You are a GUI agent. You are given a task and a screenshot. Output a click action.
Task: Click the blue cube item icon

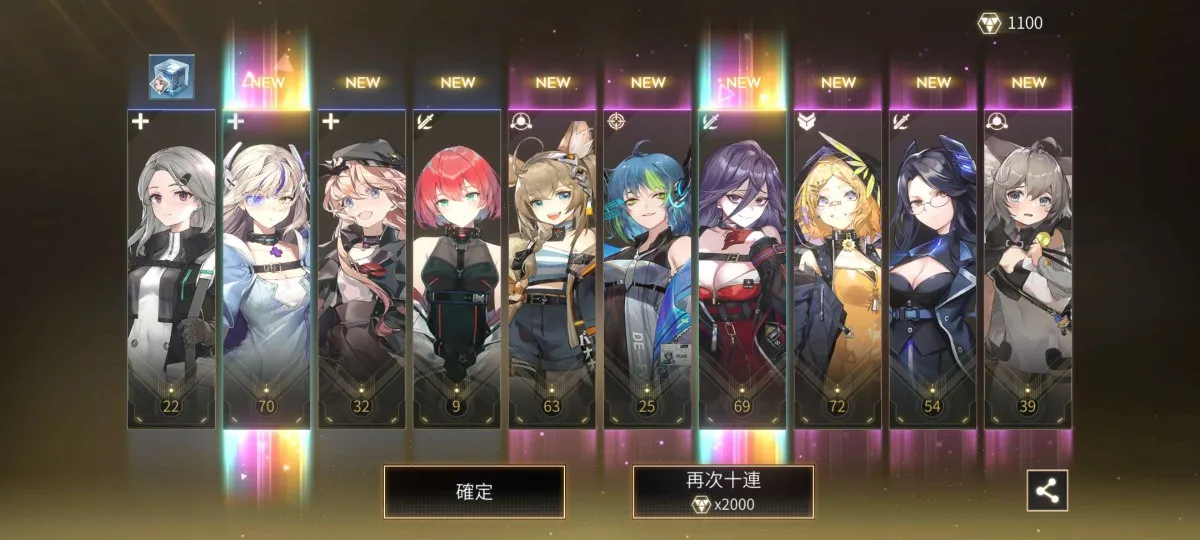[171, 77]
